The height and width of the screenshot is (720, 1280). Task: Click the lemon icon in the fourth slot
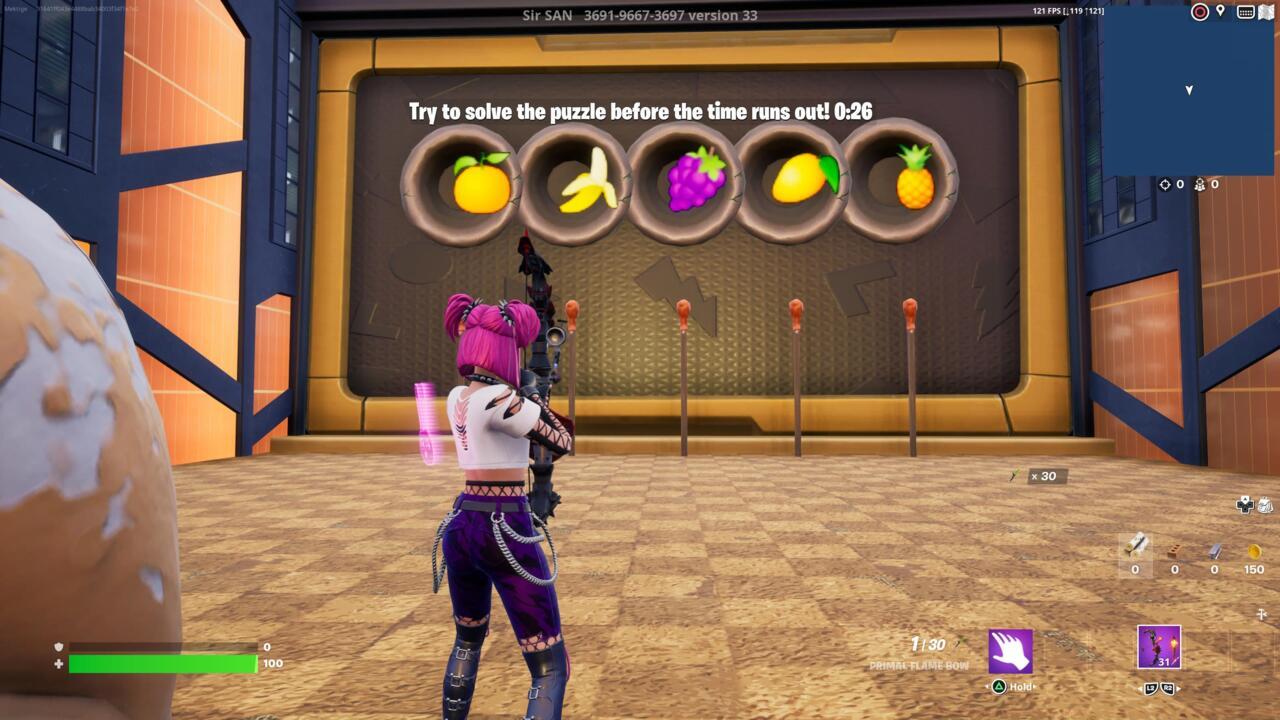pyautogui.click(x=806, y=181)
